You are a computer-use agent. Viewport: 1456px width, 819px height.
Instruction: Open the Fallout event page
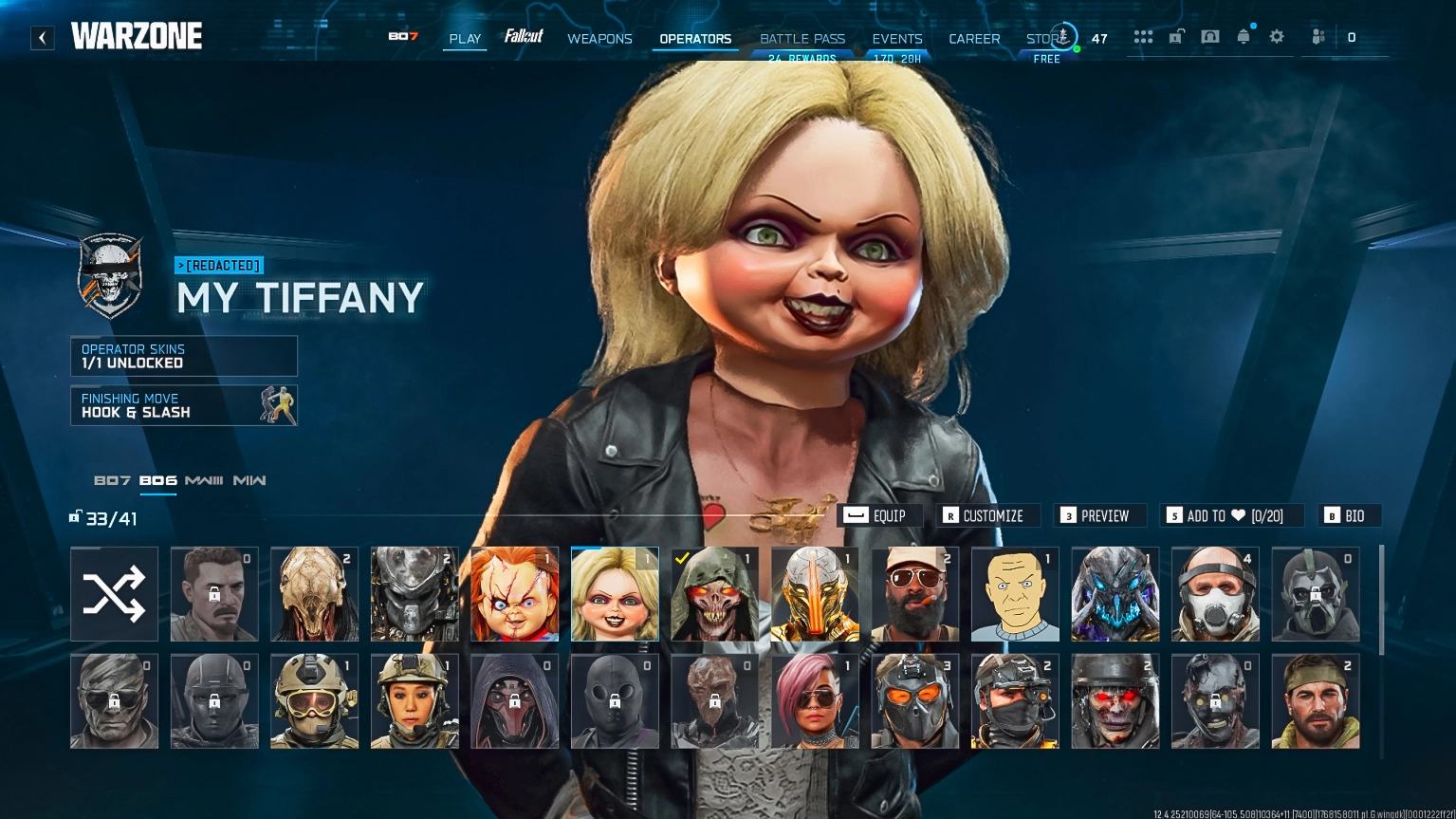click(x=525, y=37)
